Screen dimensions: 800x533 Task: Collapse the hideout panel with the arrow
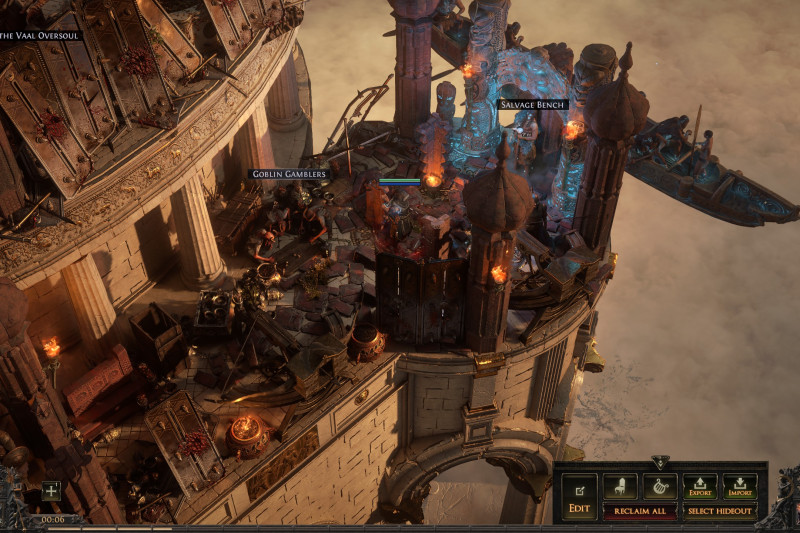coord(660,463)
